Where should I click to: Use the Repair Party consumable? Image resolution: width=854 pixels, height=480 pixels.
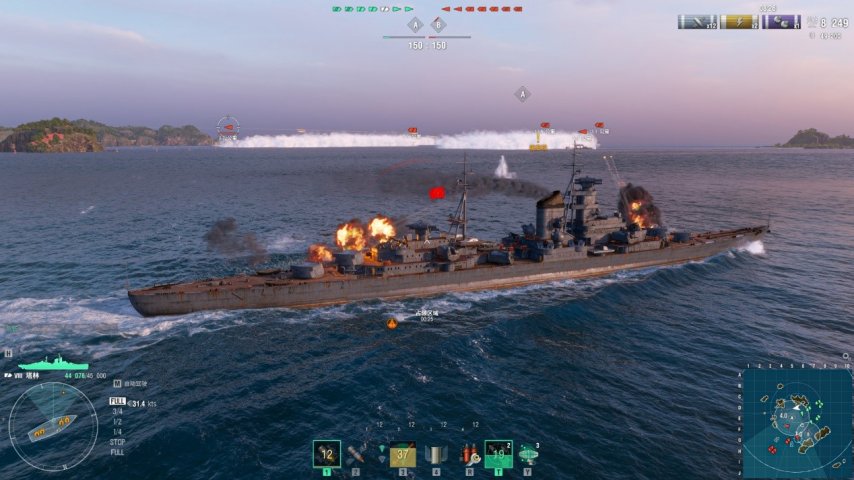468,455
